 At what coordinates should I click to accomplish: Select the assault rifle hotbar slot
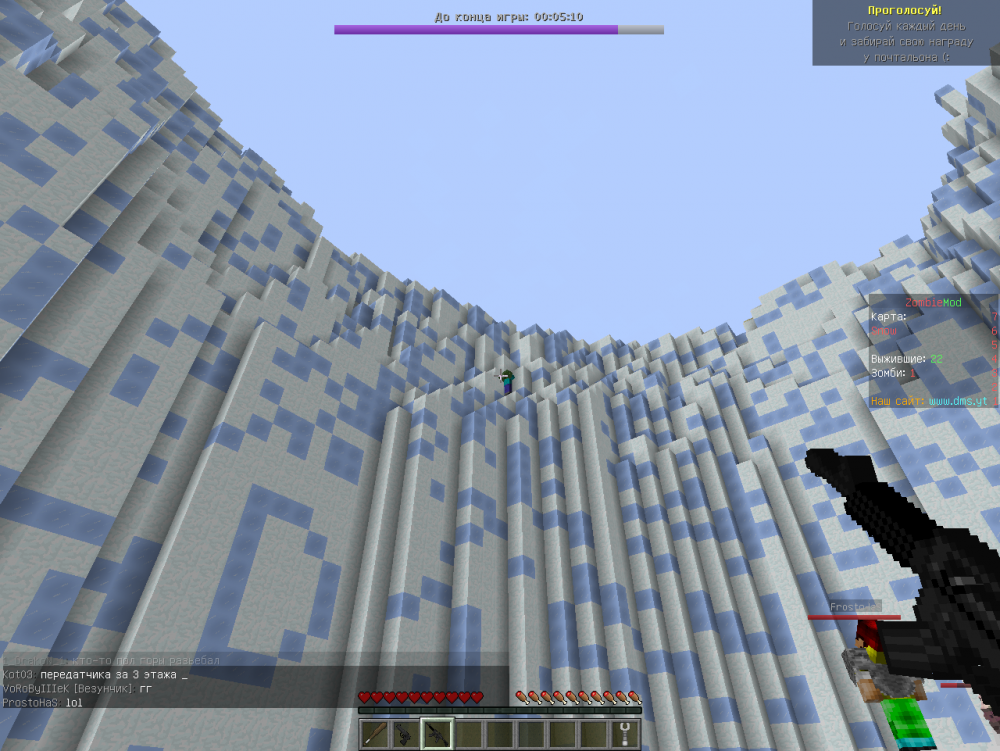coord(437,734)
